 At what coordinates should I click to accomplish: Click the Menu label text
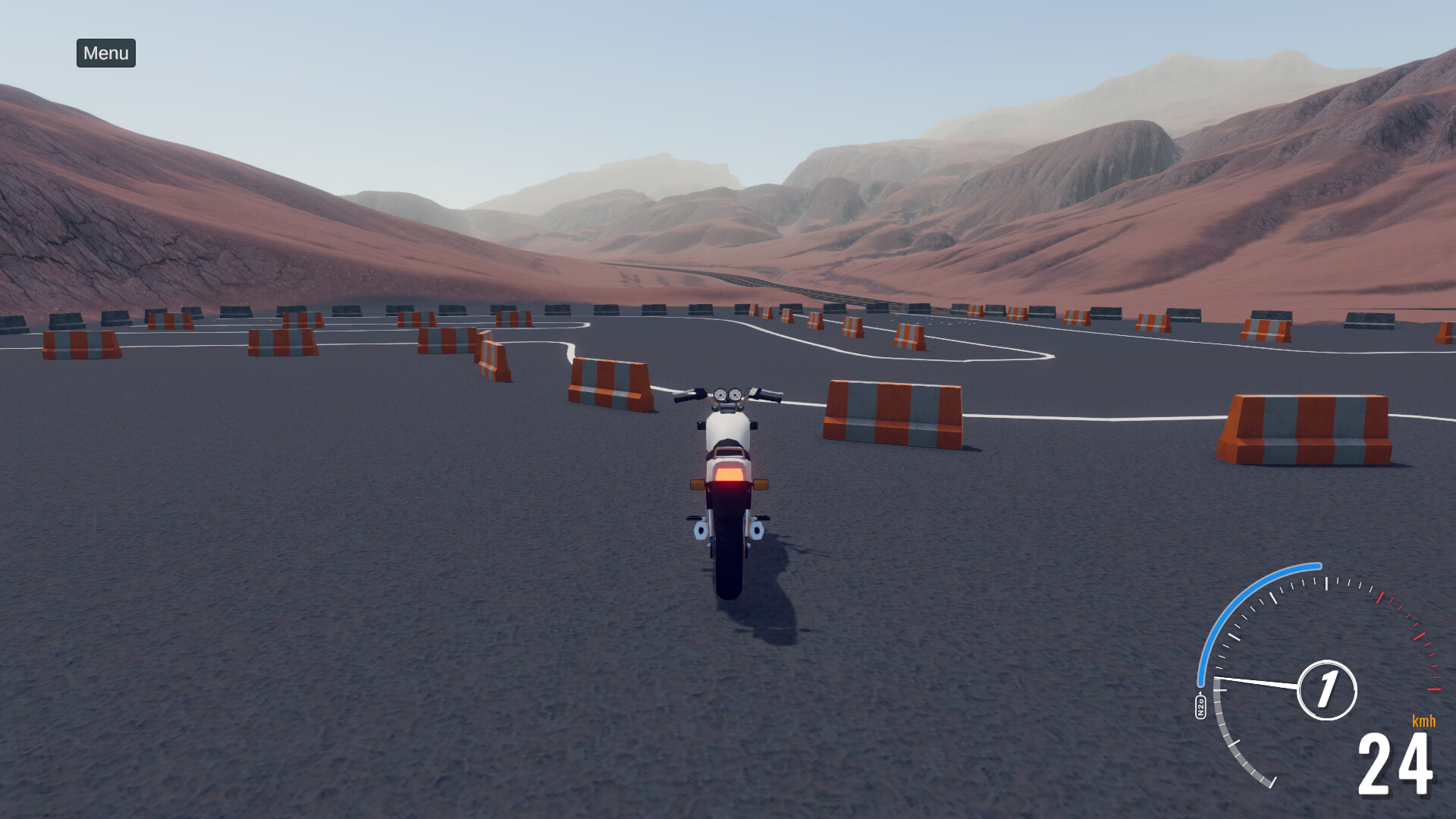pyautogui.click(x=105, y=54)
